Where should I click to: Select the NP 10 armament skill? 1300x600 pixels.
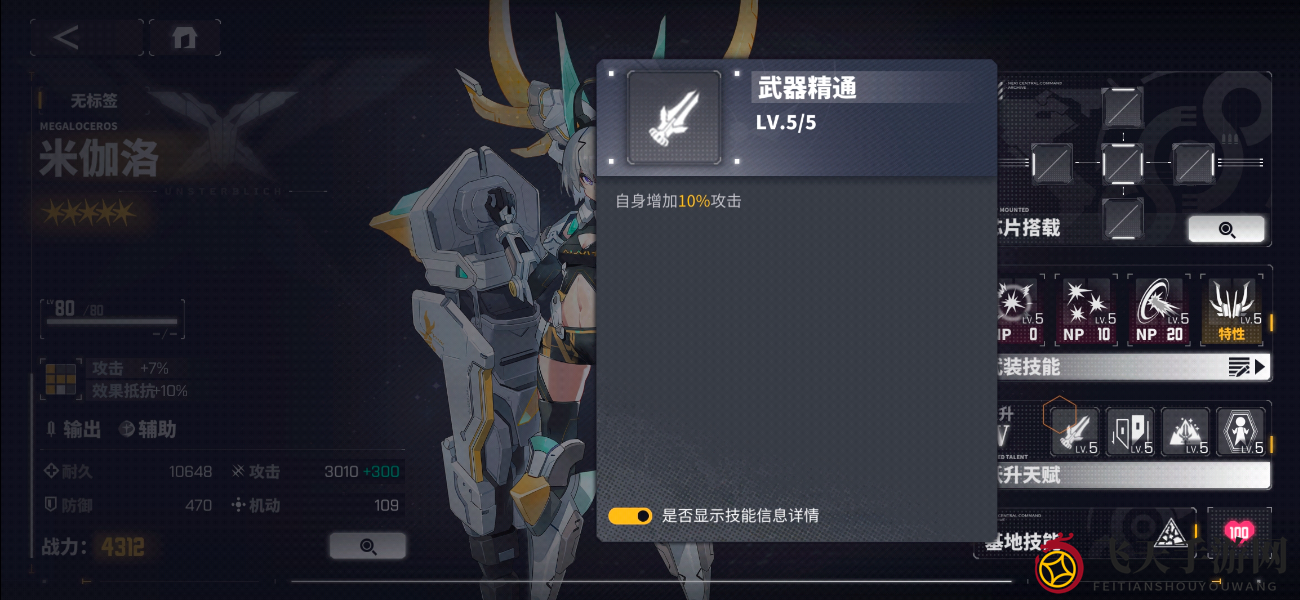click(1087, 309)
